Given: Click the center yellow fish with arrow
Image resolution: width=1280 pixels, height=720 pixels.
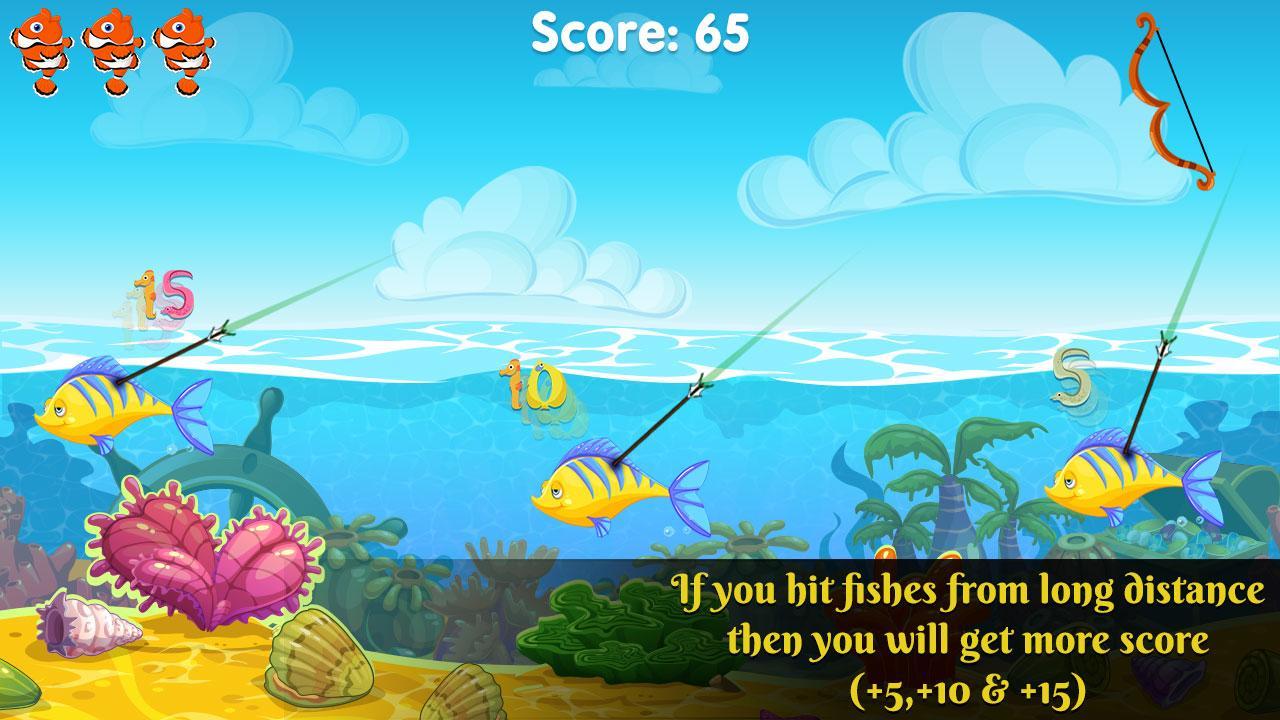Looking at the screenshot, I should point(600,490).
